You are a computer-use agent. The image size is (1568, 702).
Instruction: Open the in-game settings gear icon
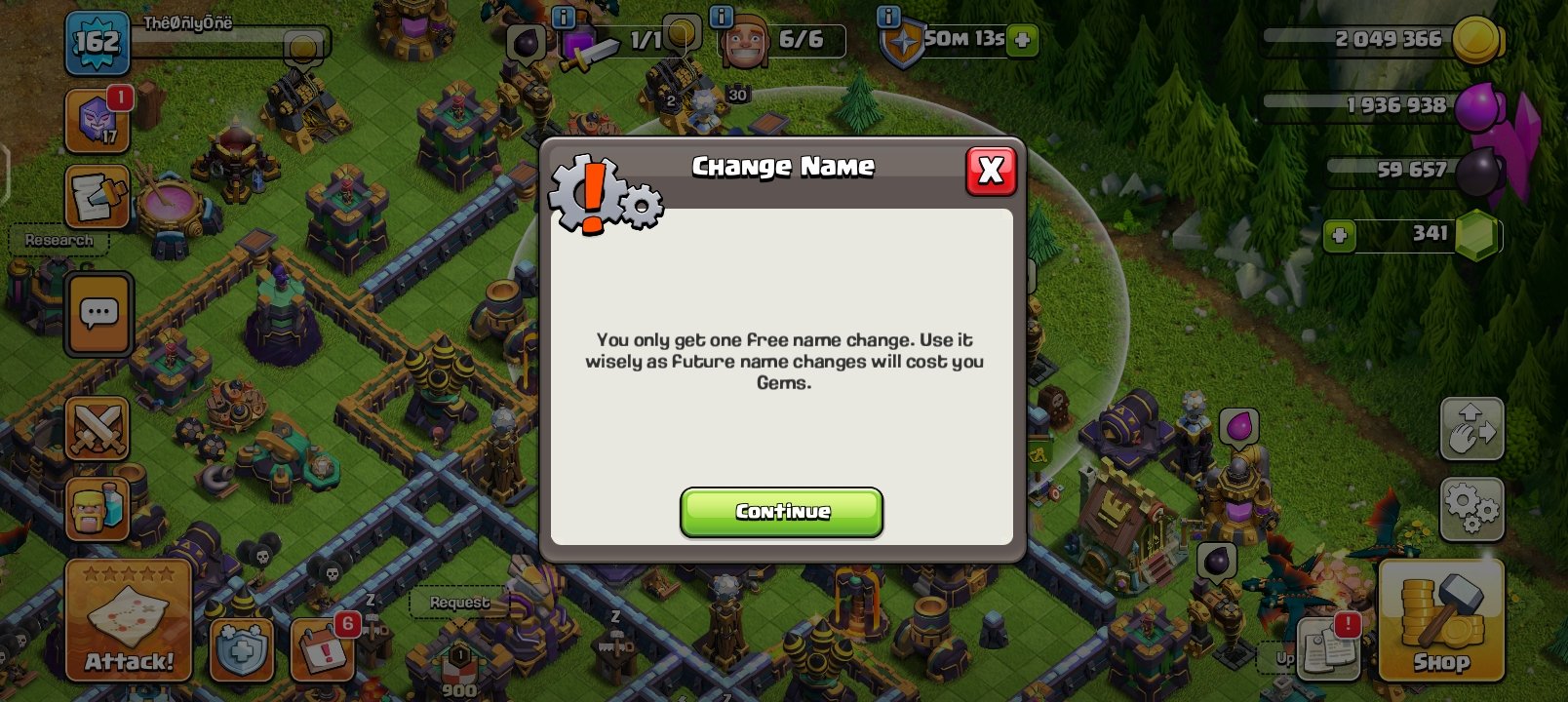(x=1472, y=508)
